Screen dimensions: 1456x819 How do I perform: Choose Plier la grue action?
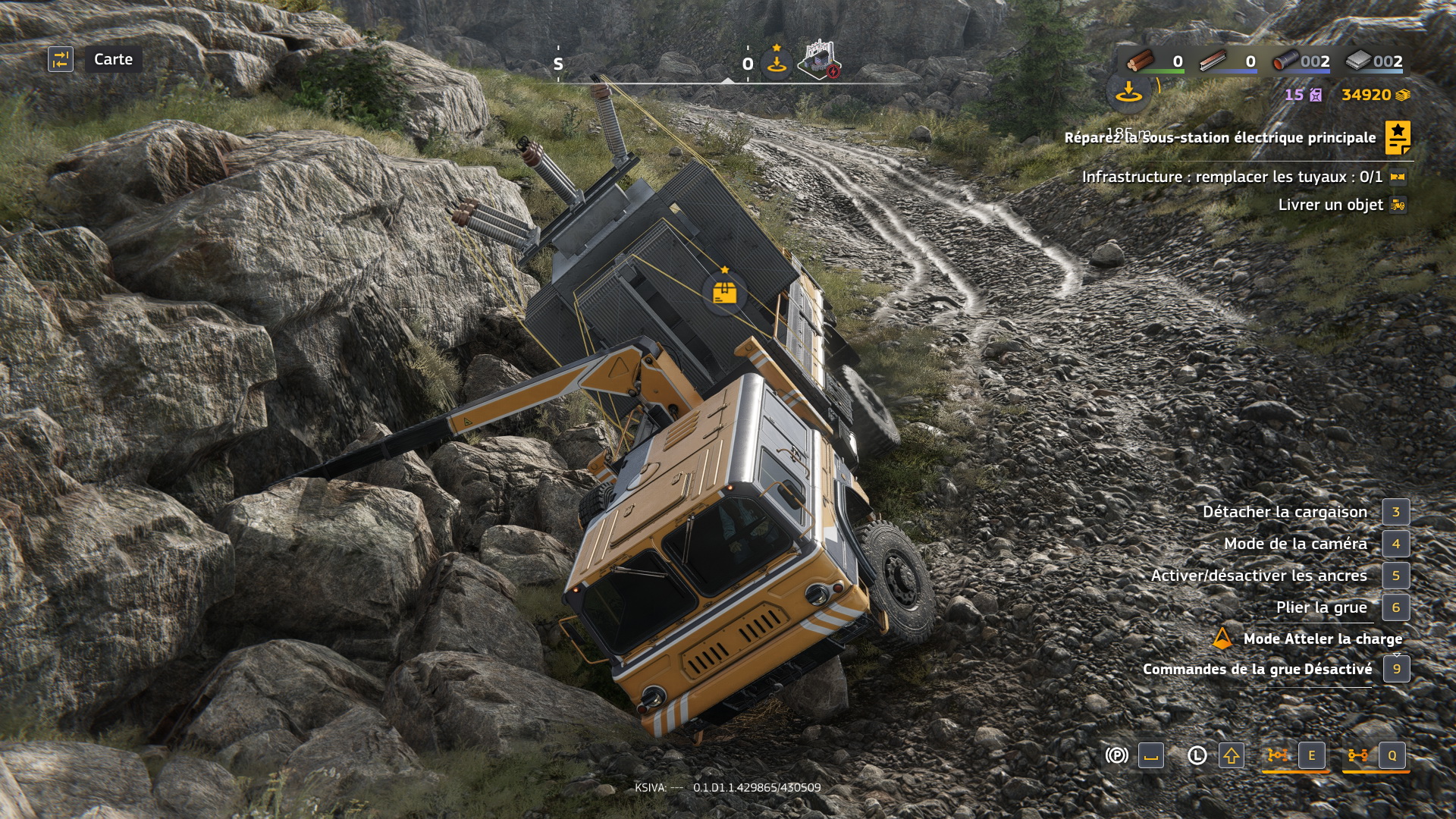coord(1321,607)
